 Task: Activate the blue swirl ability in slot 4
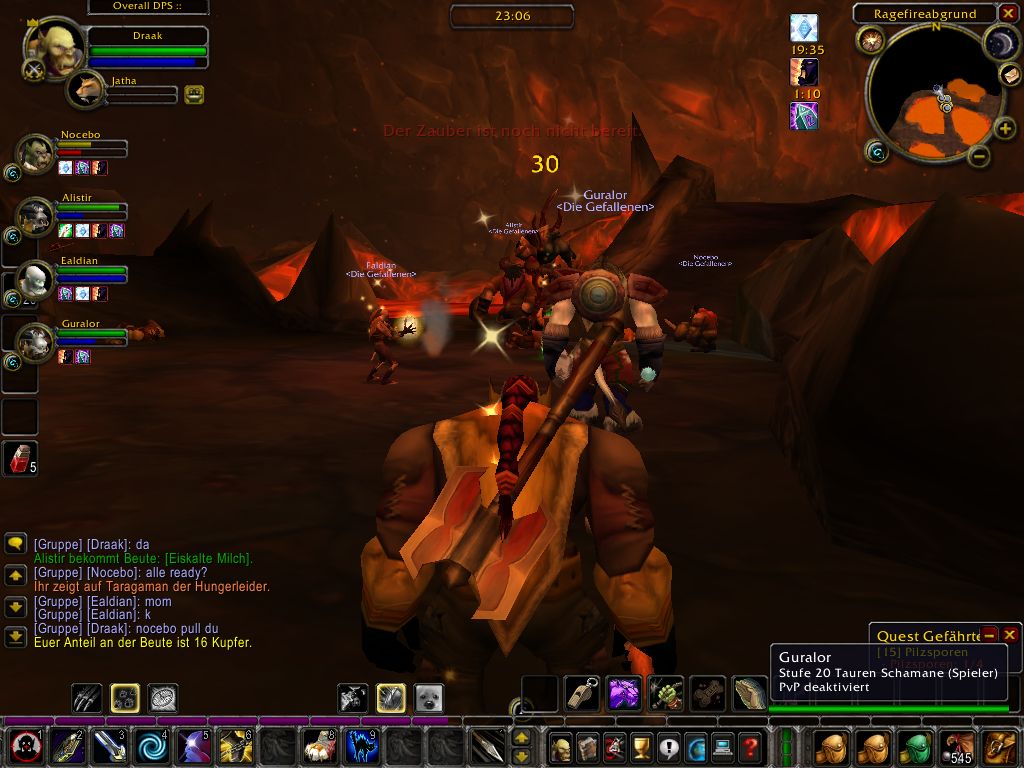(153, 746)
